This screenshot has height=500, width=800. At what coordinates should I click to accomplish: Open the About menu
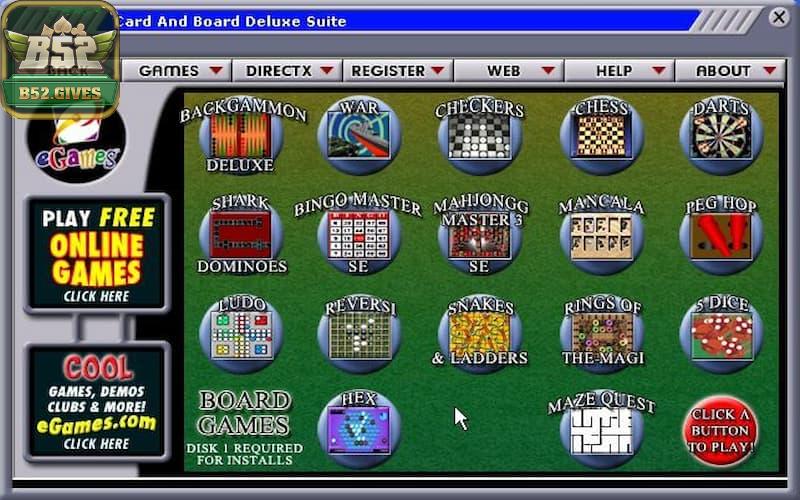click(730, 71)
